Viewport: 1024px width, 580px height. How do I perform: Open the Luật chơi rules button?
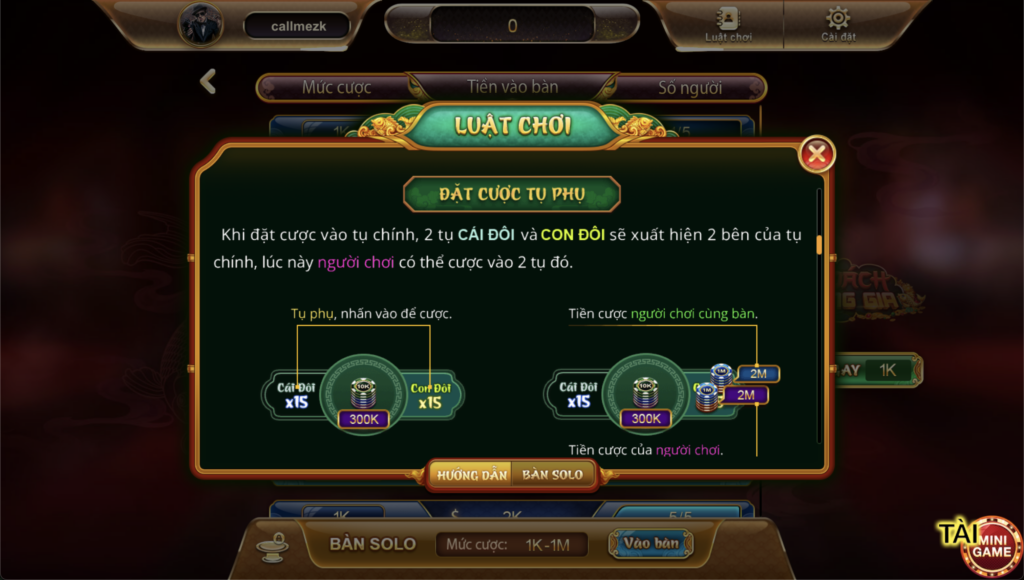pyautogui.click(x=727, y=24)
